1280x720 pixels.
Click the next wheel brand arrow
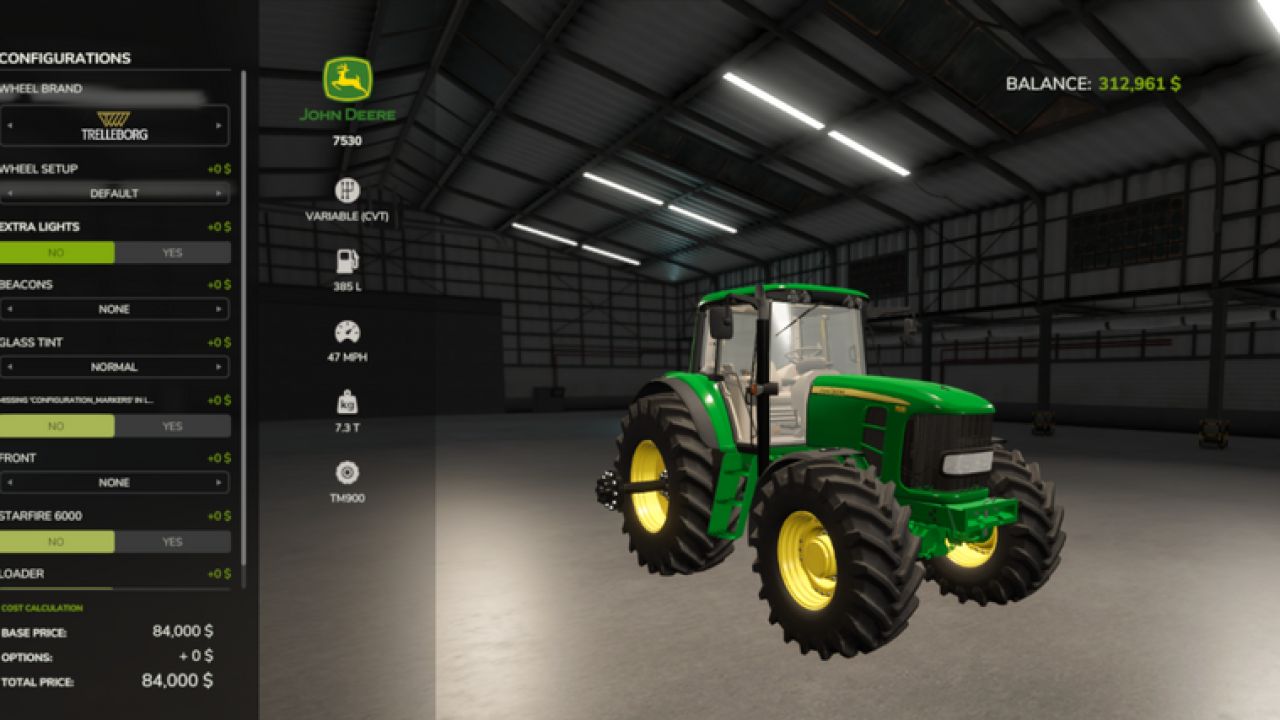218,125
